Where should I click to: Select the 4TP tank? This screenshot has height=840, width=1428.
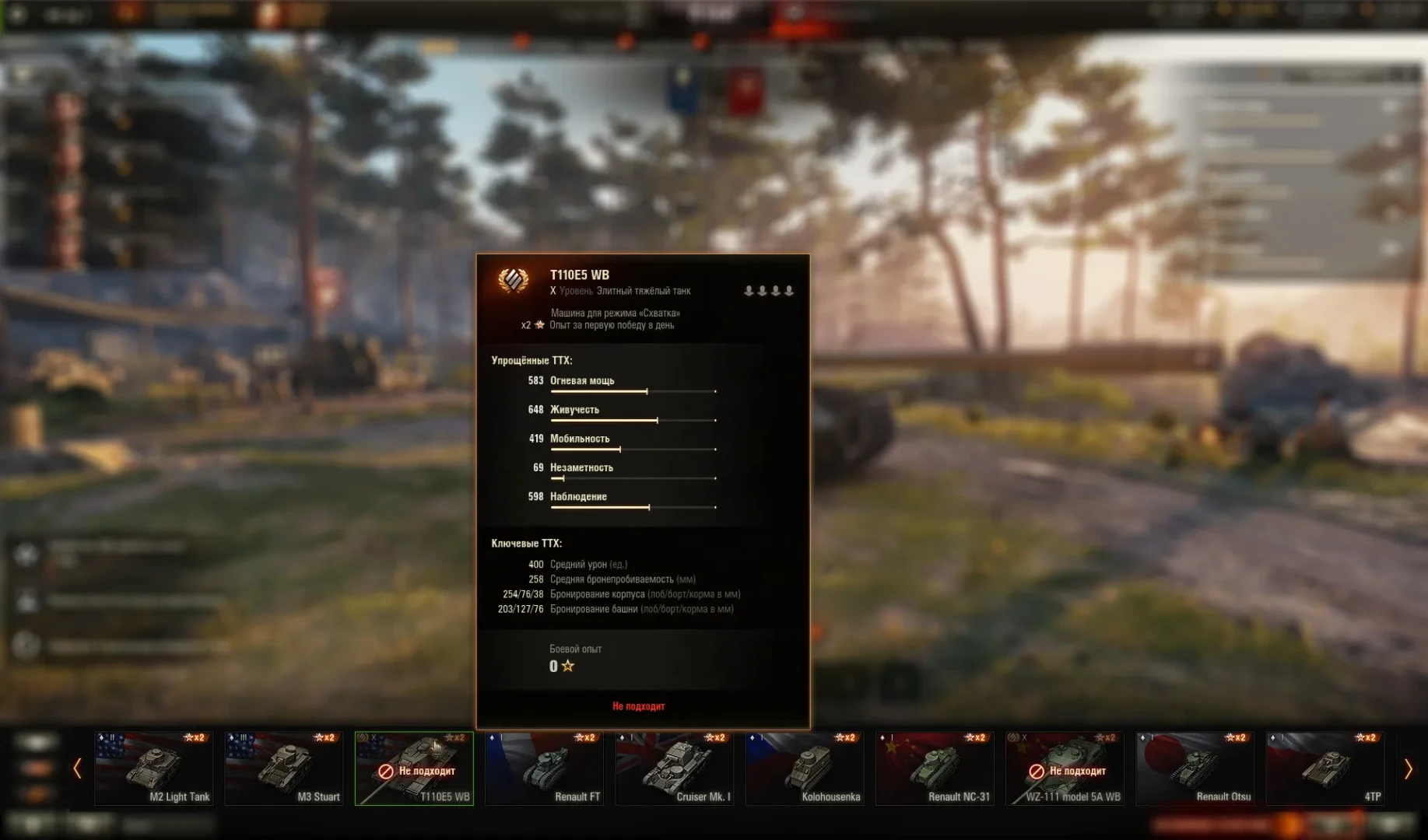tap(1325, 768)
